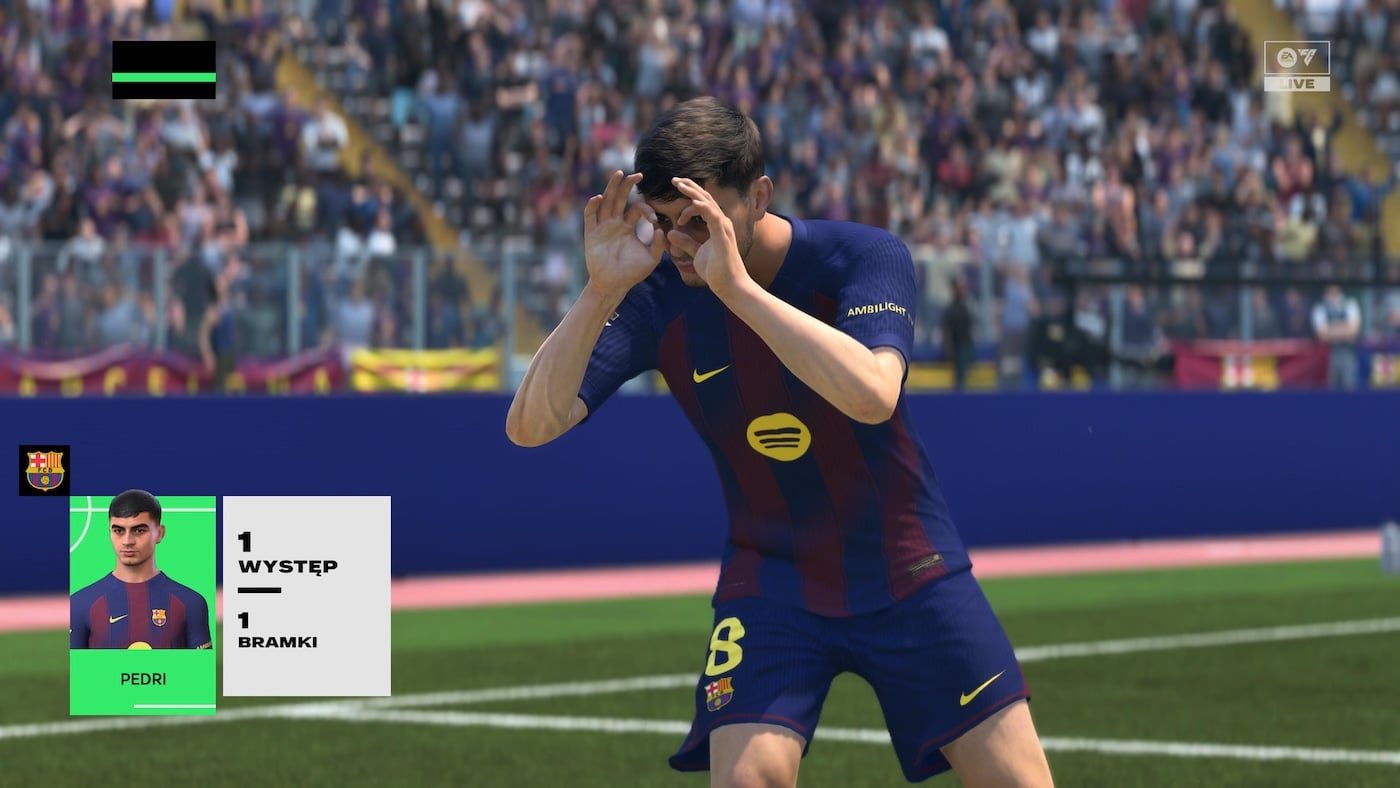The width and height of the screenshot is (1400, 788).
Task: Click the Pedri player portrait card
Action: pos(142,604)
